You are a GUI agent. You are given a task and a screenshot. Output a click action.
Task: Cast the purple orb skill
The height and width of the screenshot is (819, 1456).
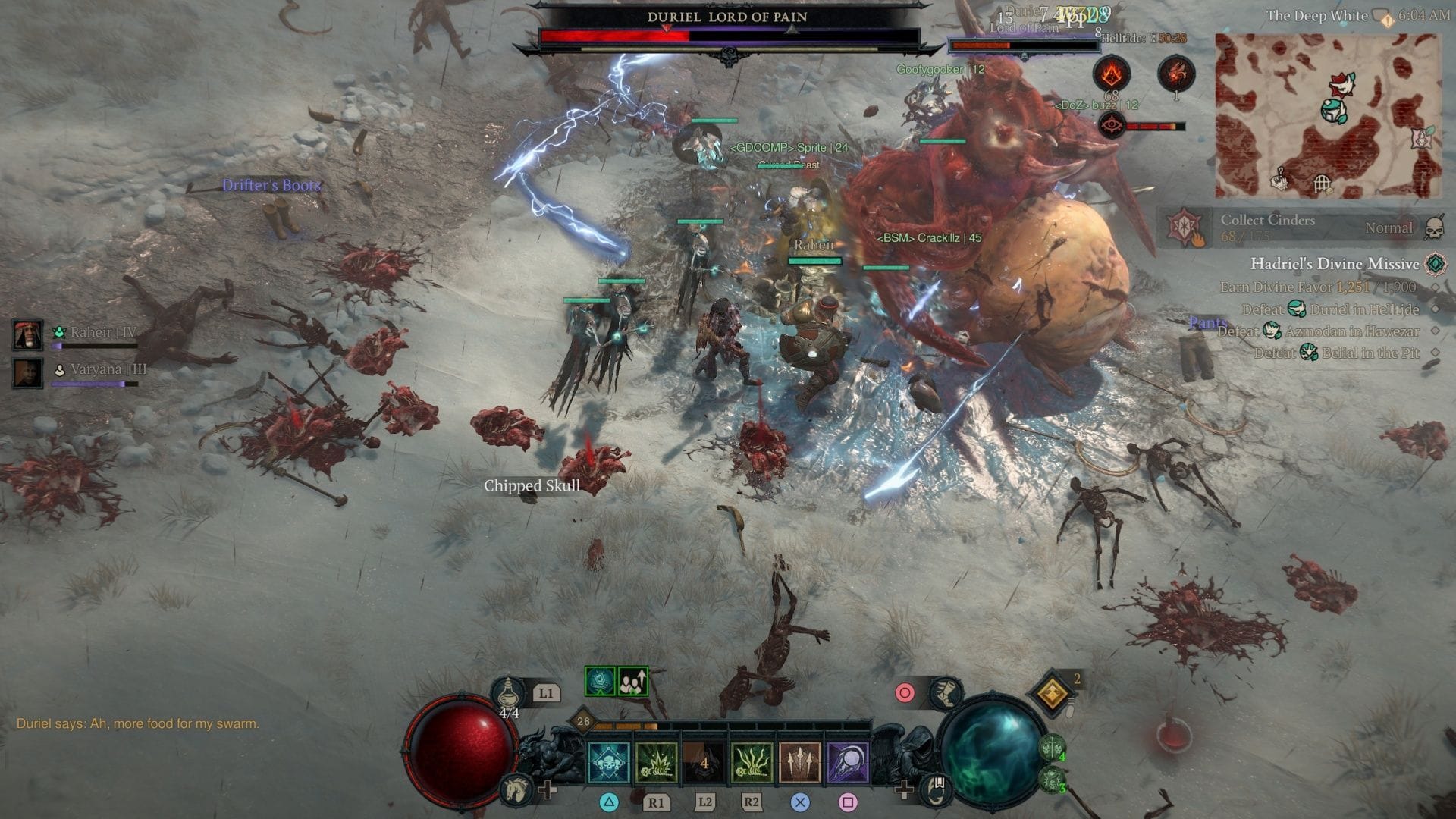(x=848, y=761)
